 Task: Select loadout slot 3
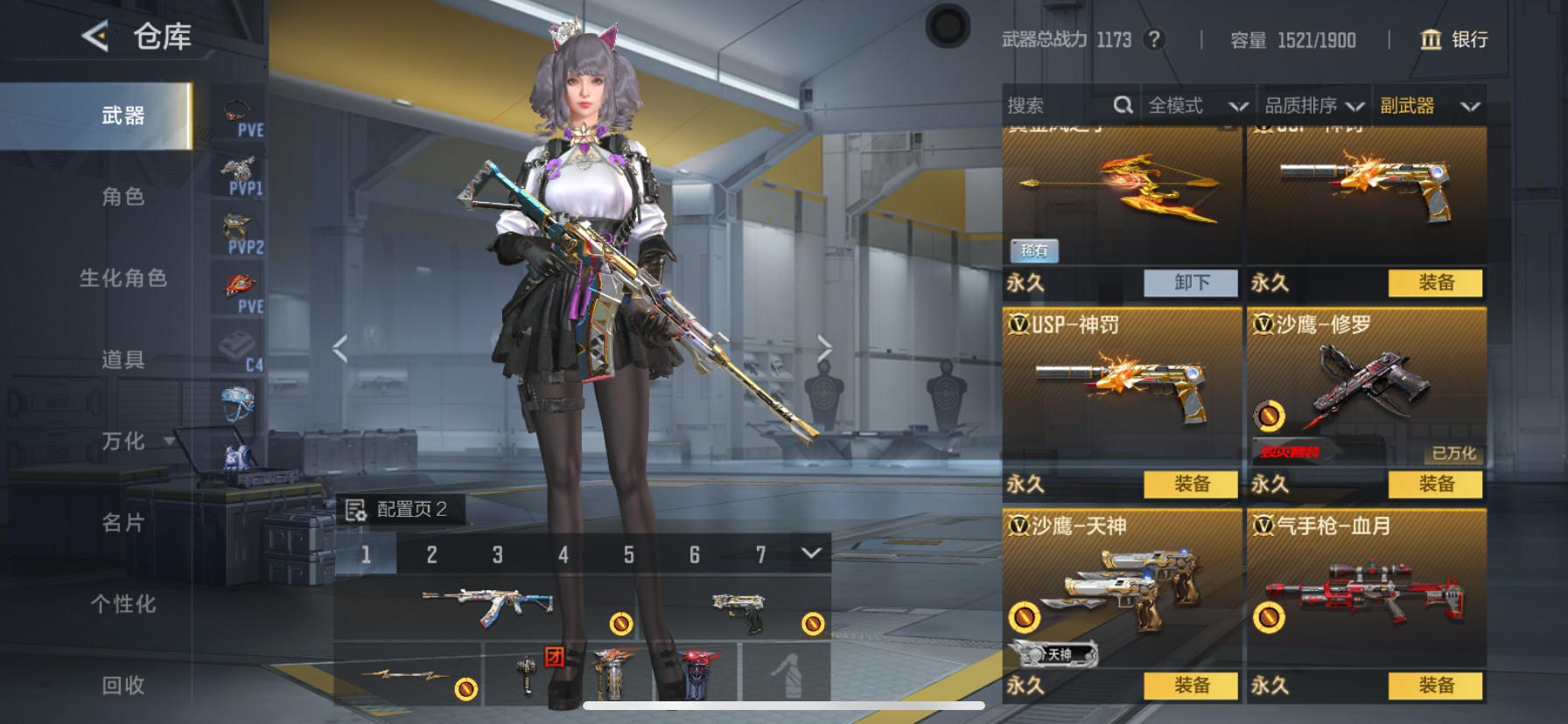[497, 554]
